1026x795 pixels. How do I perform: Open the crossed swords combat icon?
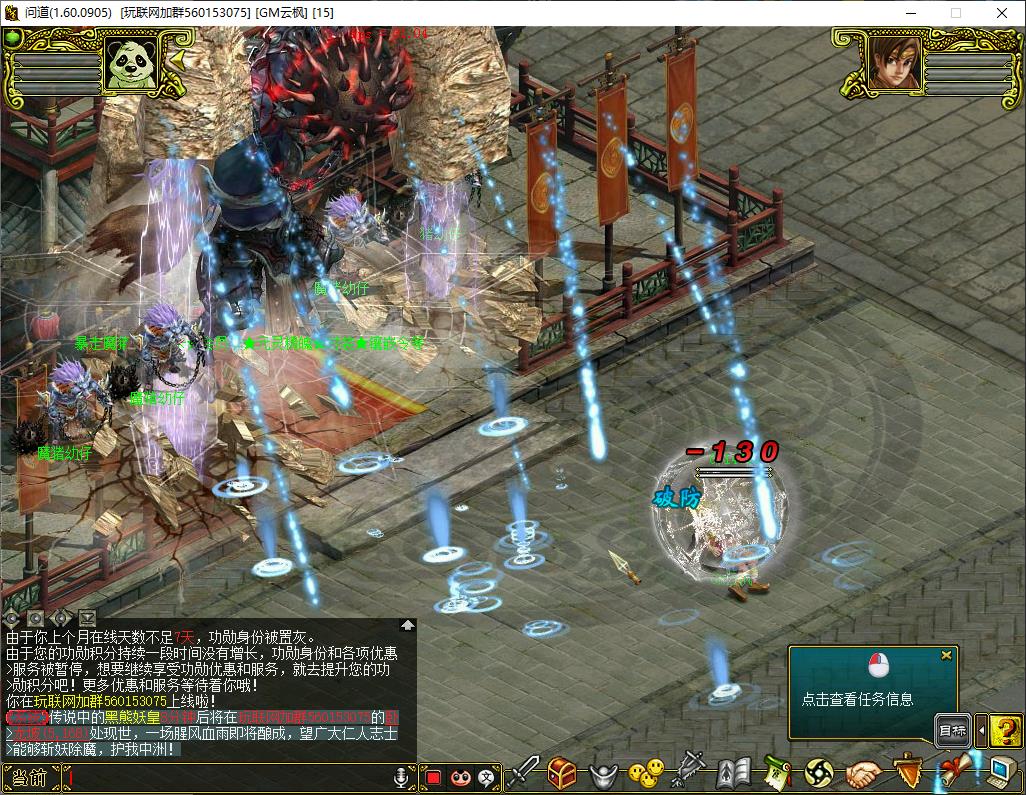pyautogui.click(x=523, y=773)
